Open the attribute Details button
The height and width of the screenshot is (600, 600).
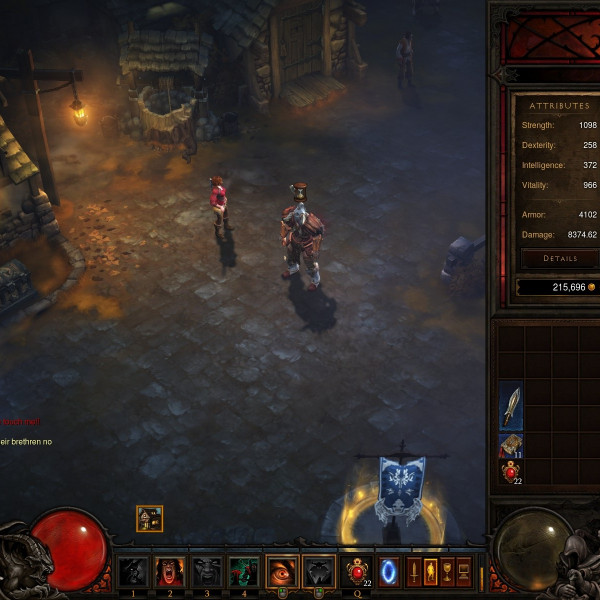[560, 258]
